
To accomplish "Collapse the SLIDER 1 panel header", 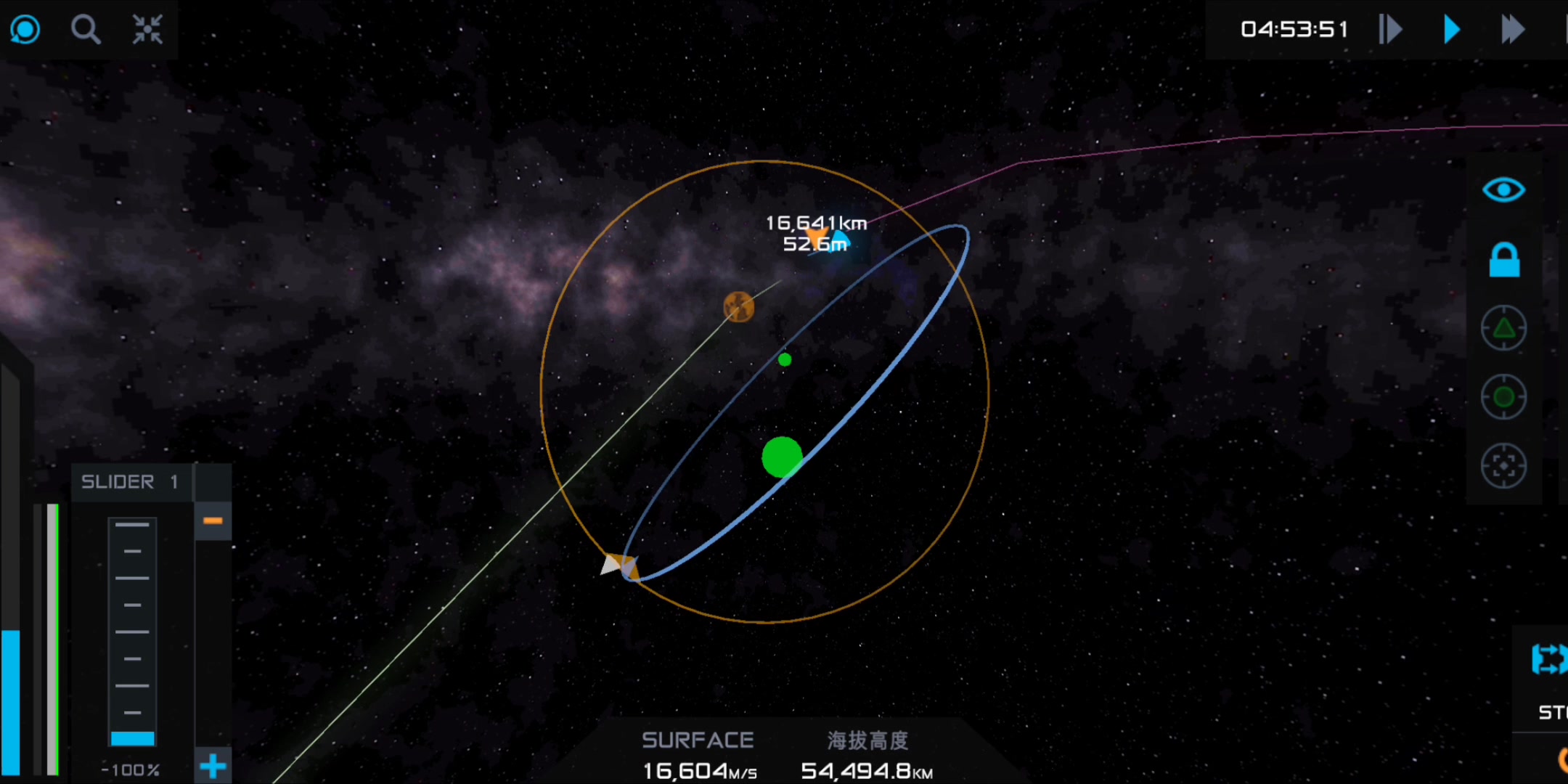I will click(131, 481).
